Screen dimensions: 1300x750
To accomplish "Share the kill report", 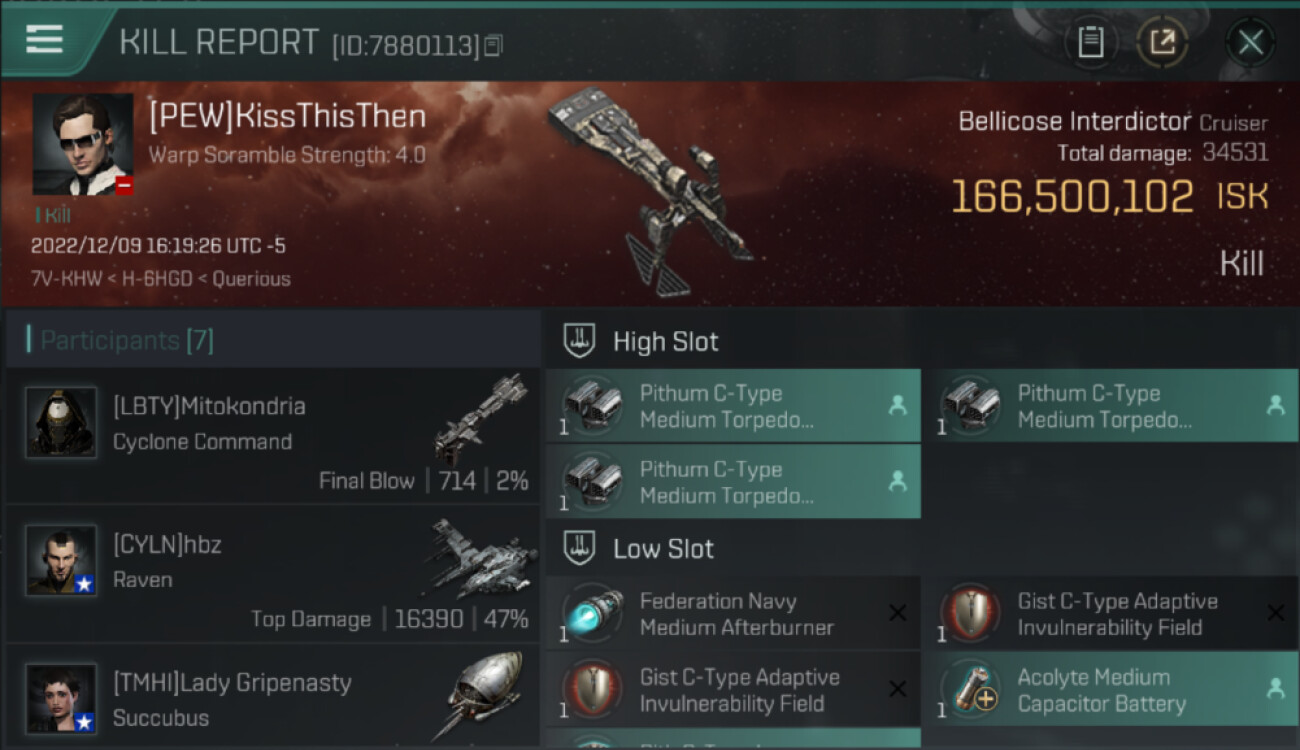I will [1162, 42].
